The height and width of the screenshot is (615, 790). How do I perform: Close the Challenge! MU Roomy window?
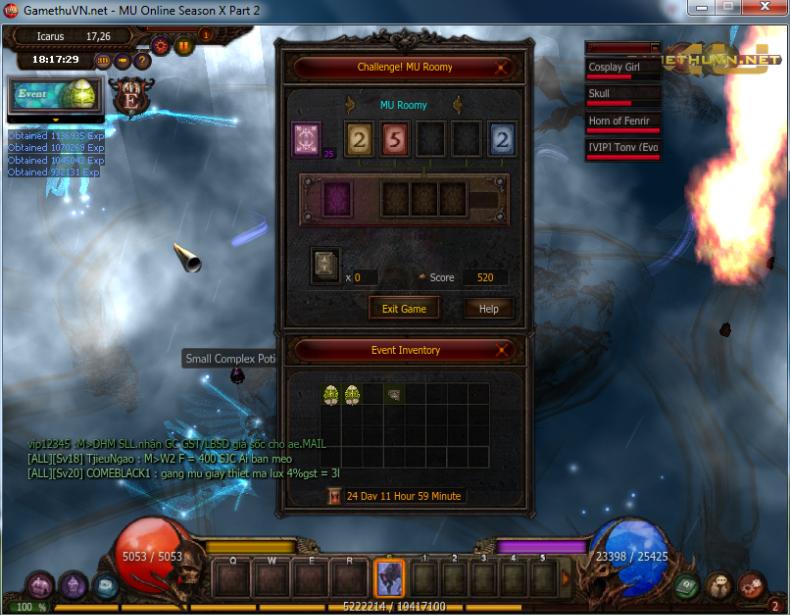pos(502,68)
